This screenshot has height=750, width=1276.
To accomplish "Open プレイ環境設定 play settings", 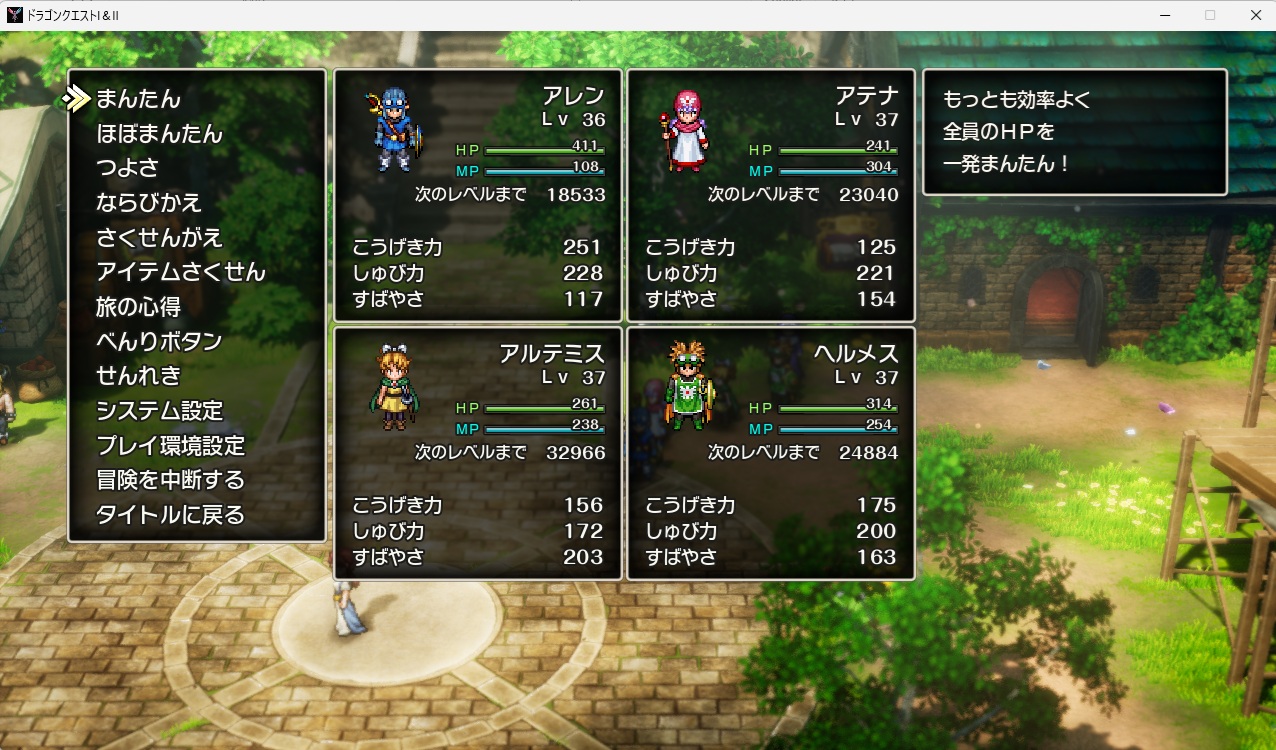I will (170, 445).
